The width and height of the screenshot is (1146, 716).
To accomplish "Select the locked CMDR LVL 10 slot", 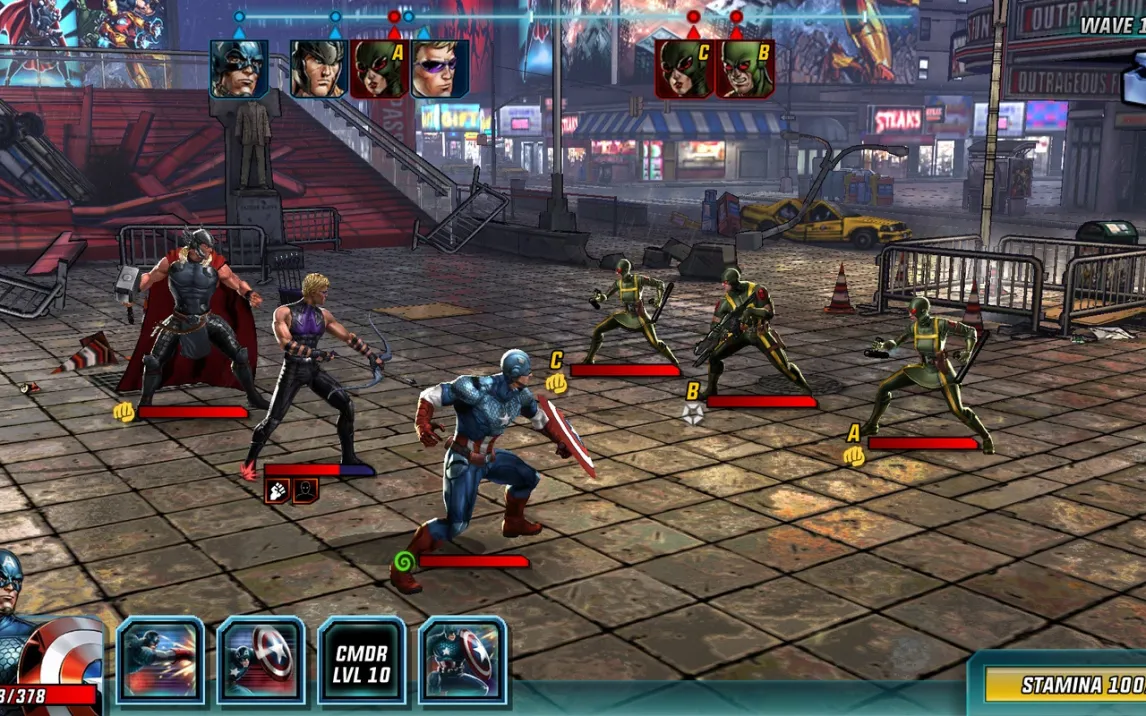I will (x=361, y=660).
